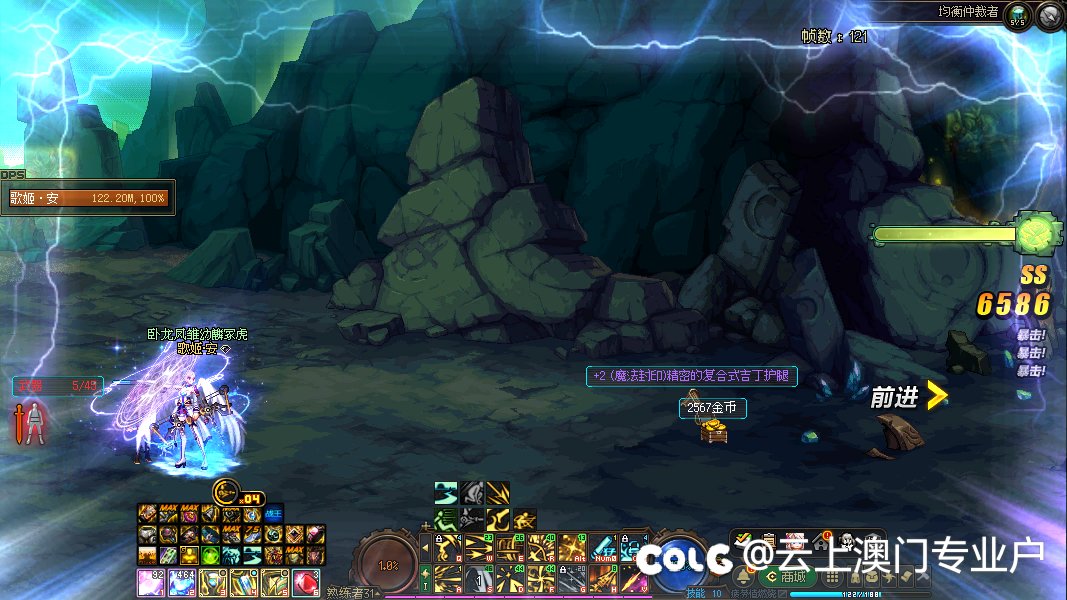Open the grid menu button
This screenshot has height=600, width=1067.
point(830,577)
